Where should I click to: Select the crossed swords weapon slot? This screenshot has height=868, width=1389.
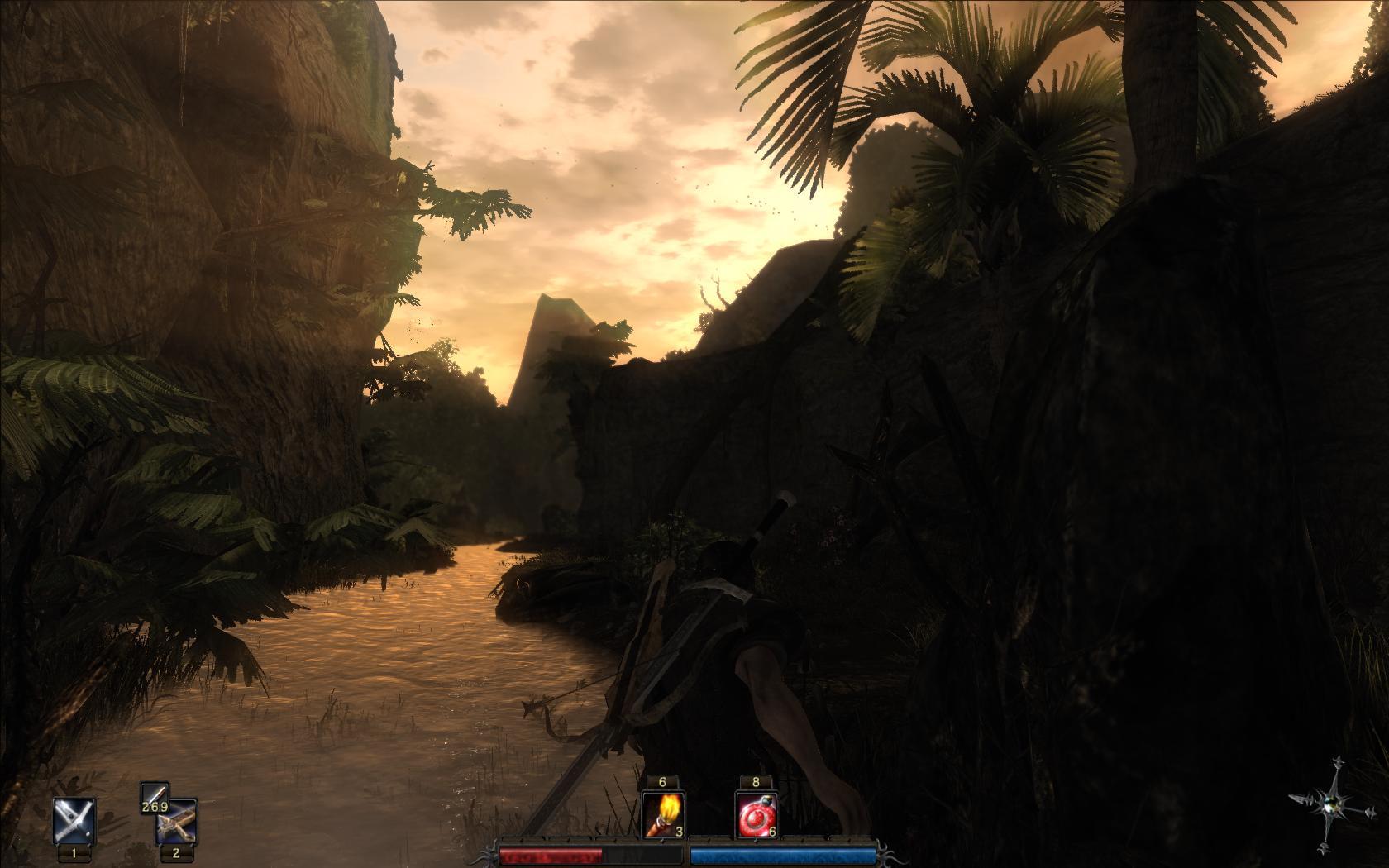[x=74, y=821]
